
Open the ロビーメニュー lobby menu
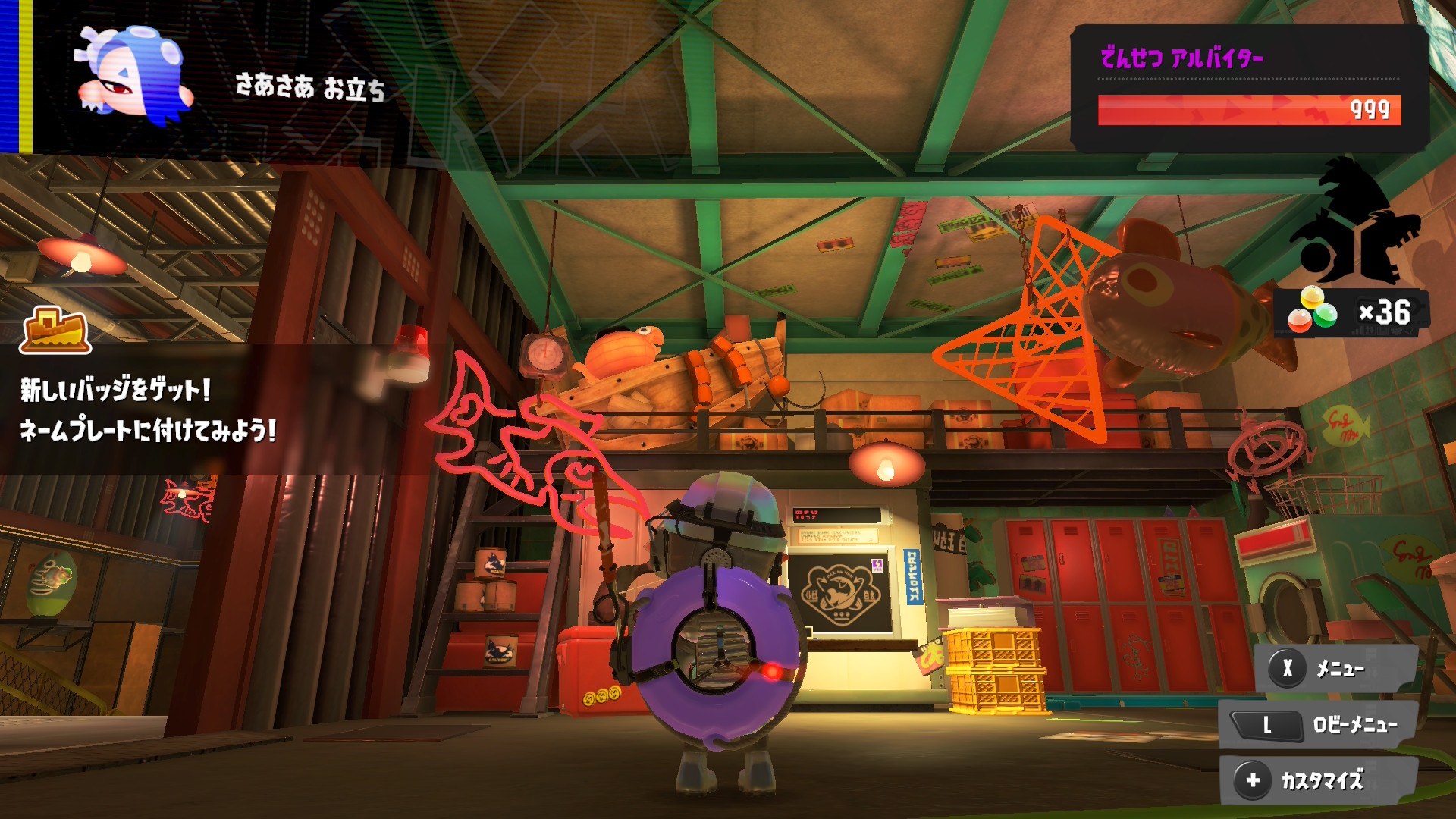[1318, 725]
